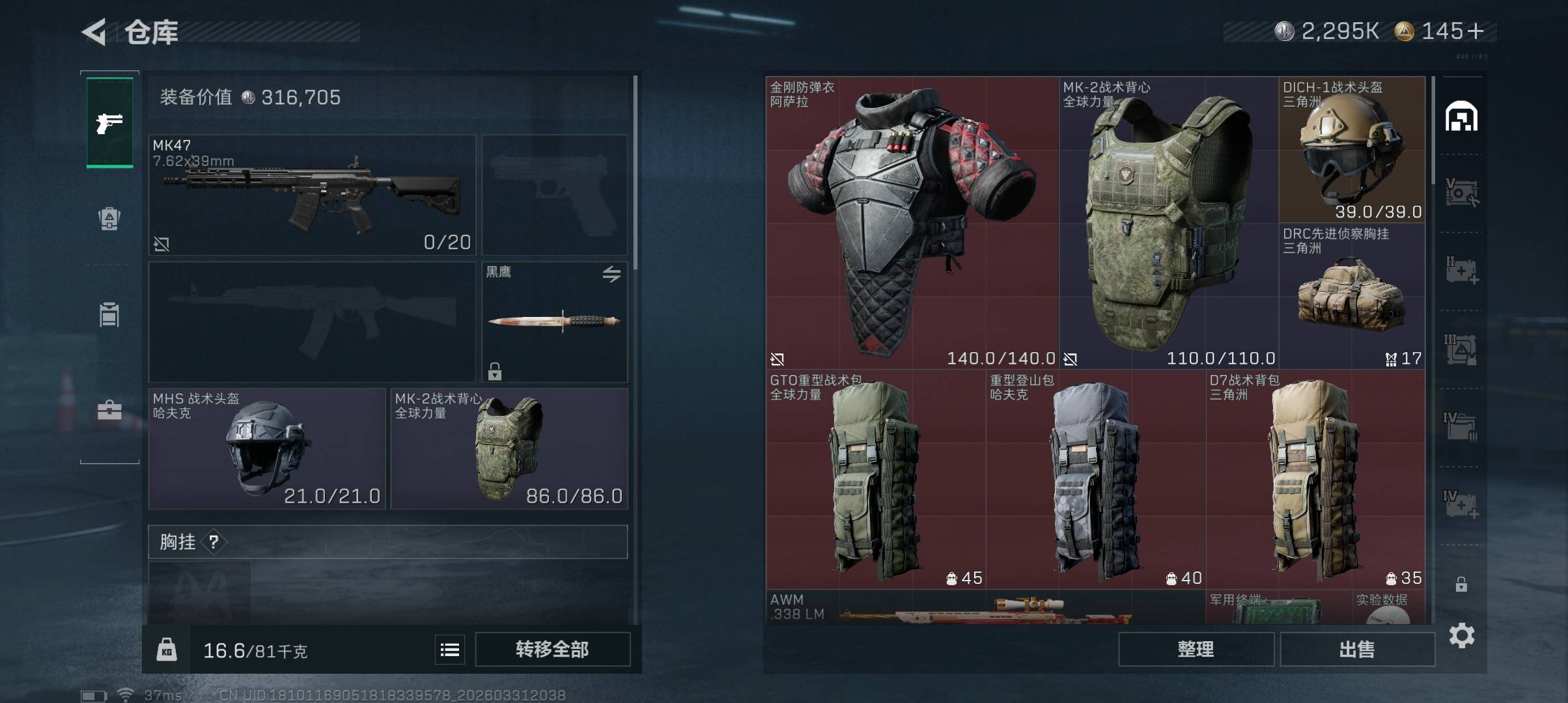
Task: Select the D7战术背包 backpack
Action: 1315,480
